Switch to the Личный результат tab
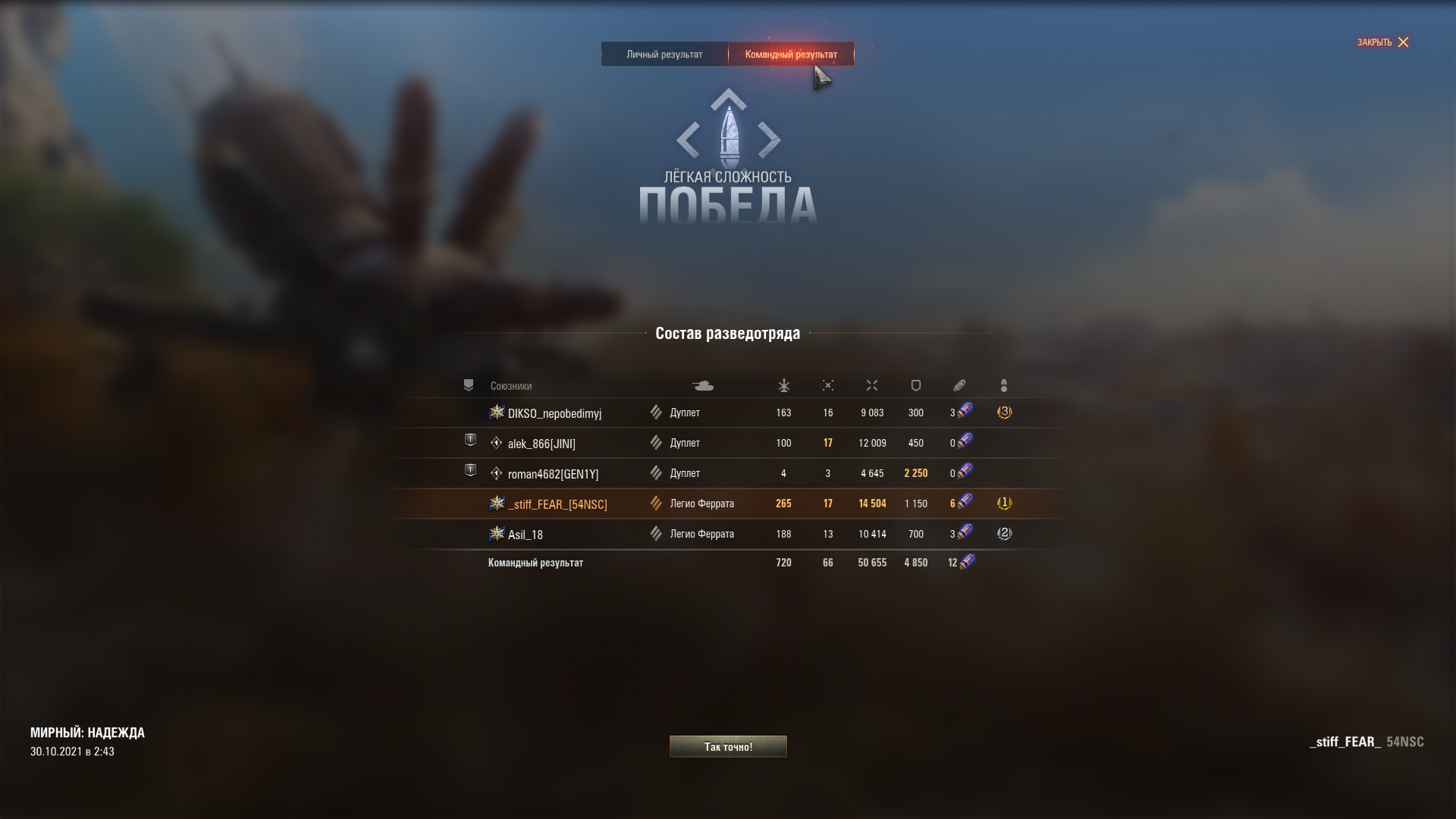Image resolution: width=1456 pixels, height=819 pixels. pyautogui.click(x=664, y=54)
